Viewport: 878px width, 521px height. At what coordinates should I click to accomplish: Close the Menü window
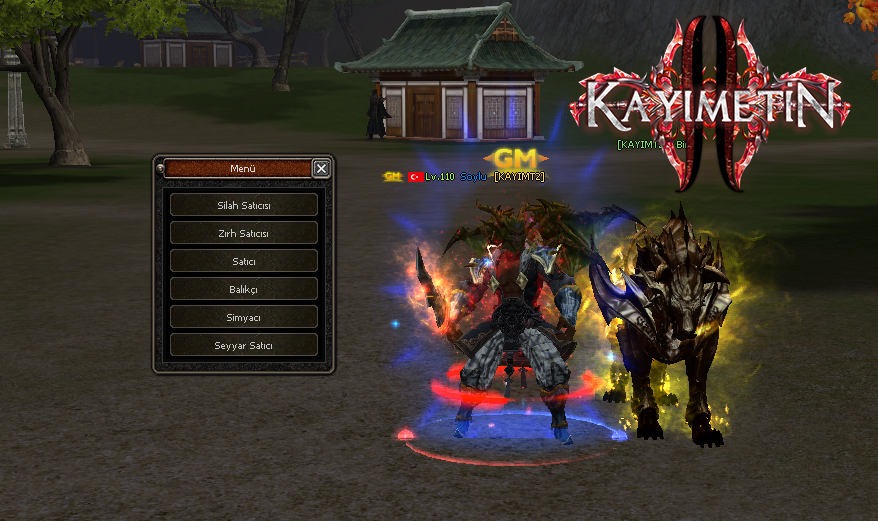pos(321,169)
